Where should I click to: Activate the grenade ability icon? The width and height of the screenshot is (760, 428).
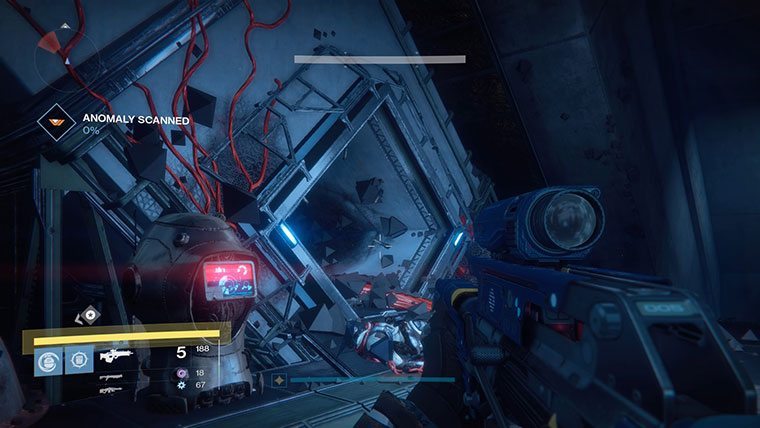(48, 361)
